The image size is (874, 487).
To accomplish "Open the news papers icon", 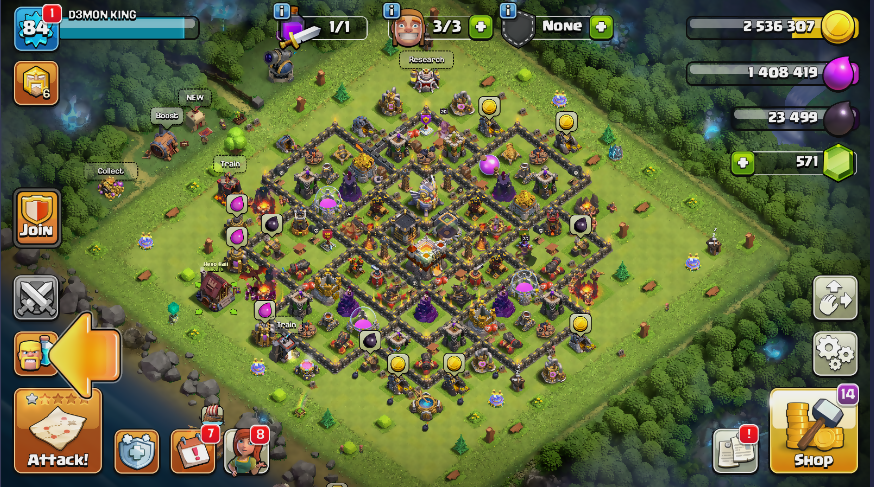I will pos(734,452).
